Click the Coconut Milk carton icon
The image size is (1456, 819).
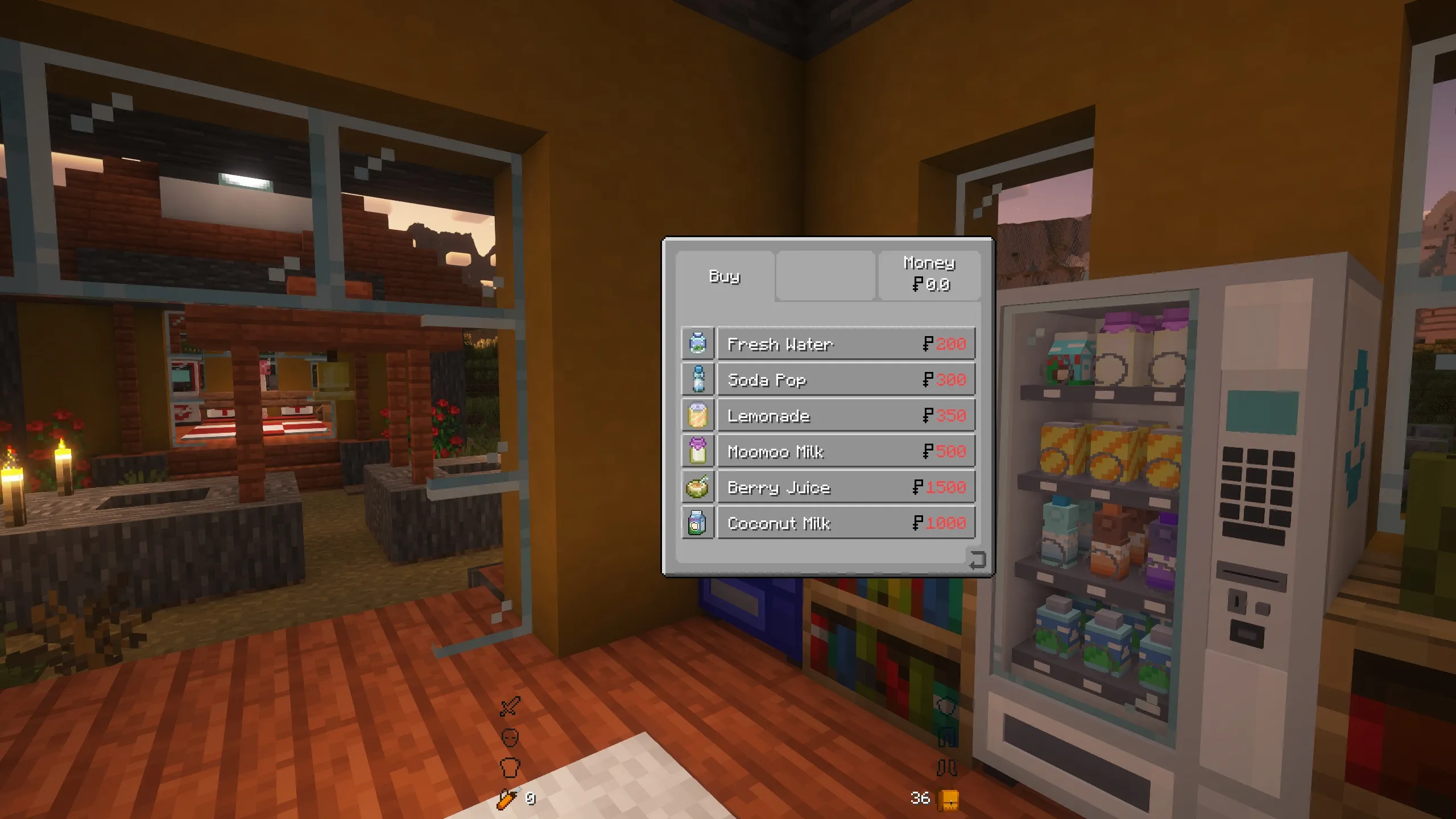pos(697,523)
